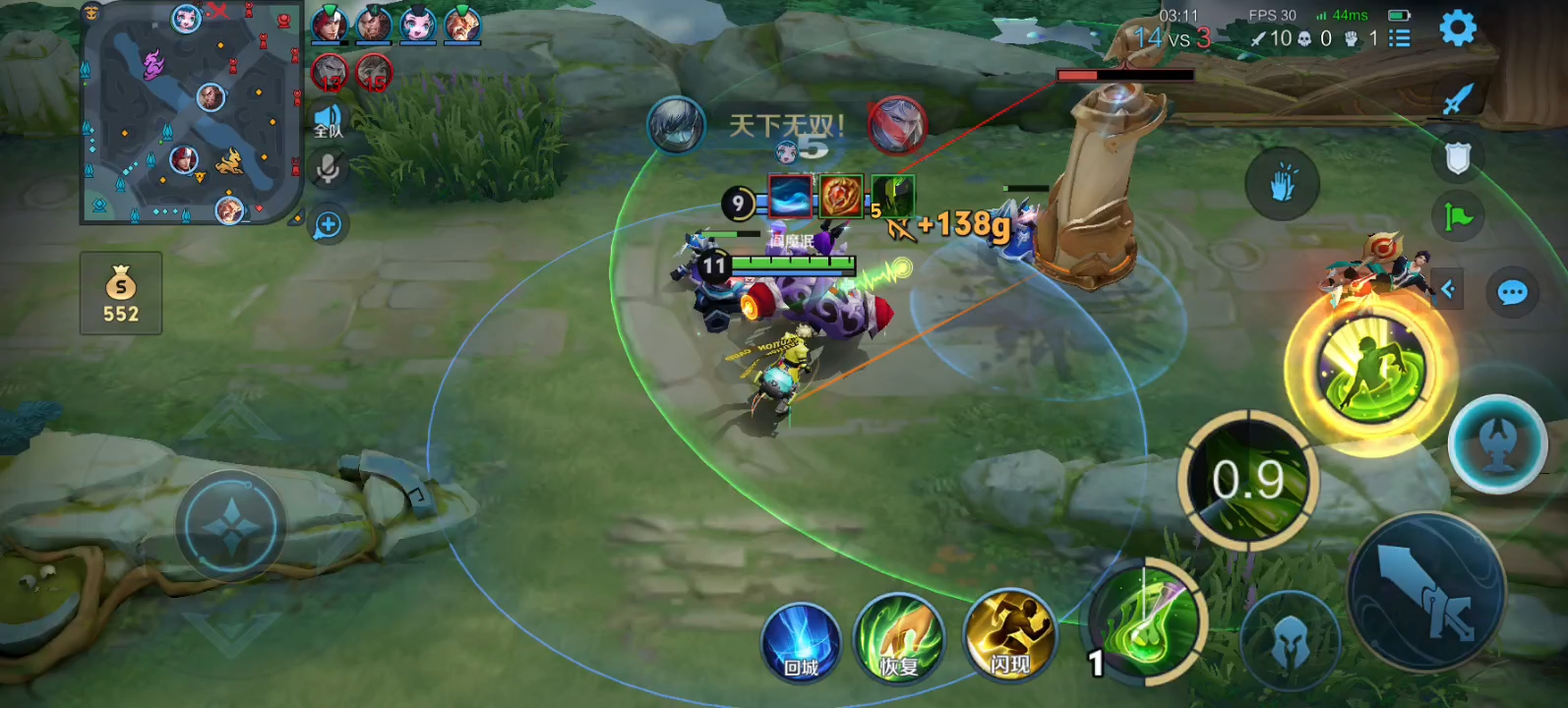The height and width of the screenshot is (708, 1568).
Task: Toggle the microphone button
Action: coord(328,169)
